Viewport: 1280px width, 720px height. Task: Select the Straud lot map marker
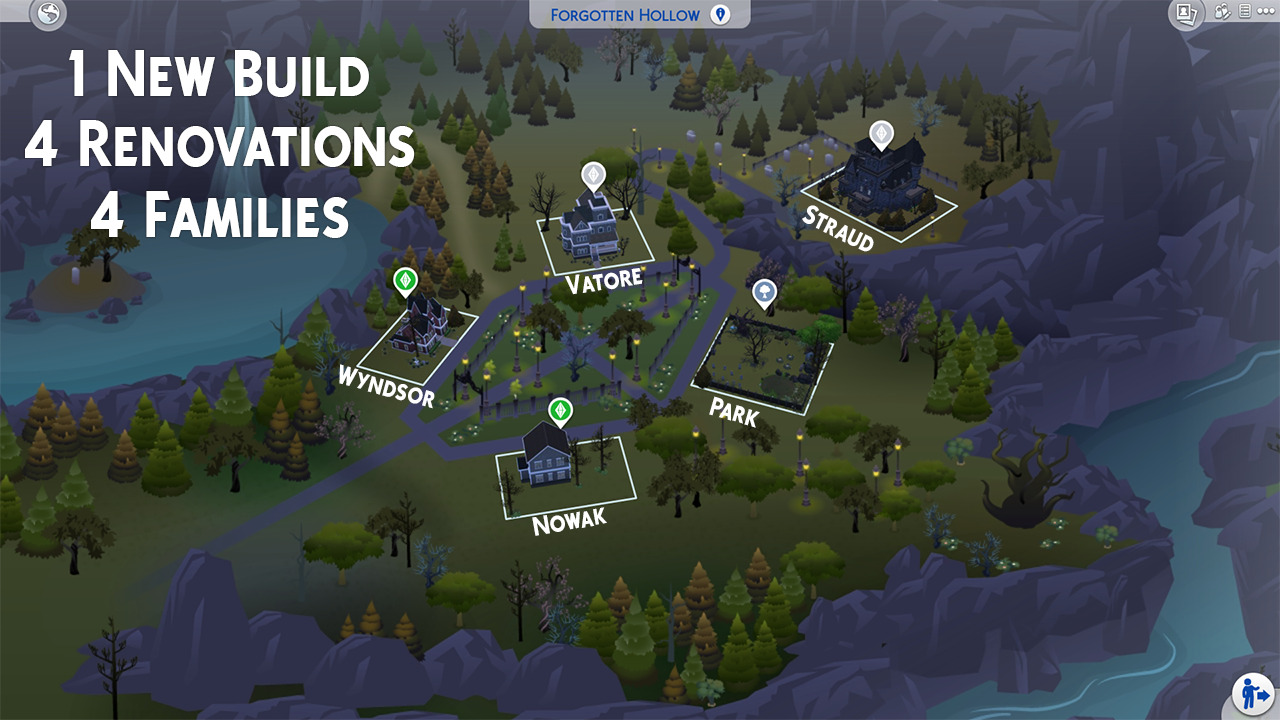880,134
